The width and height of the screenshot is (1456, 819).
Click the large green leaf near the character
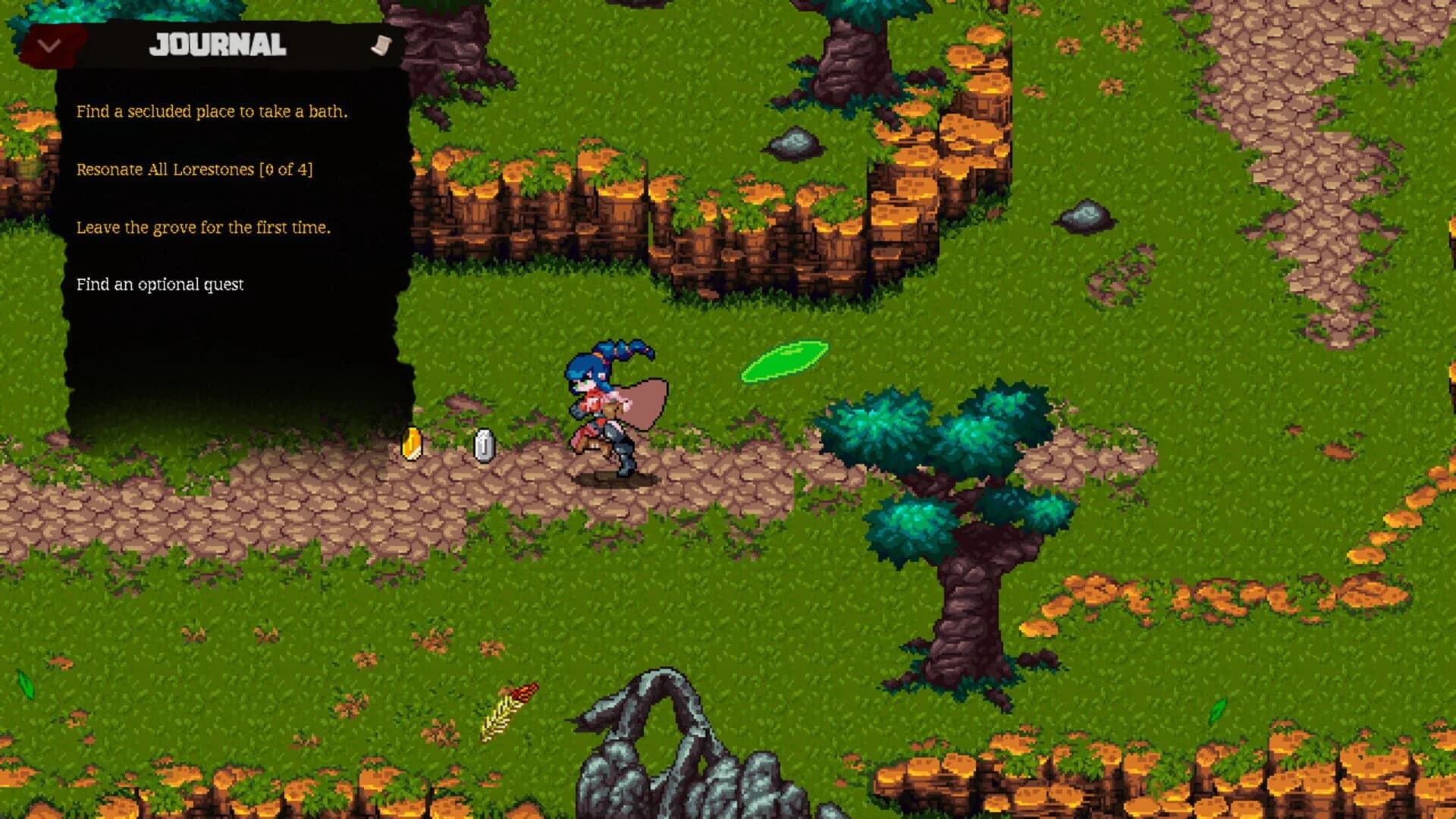786,363
